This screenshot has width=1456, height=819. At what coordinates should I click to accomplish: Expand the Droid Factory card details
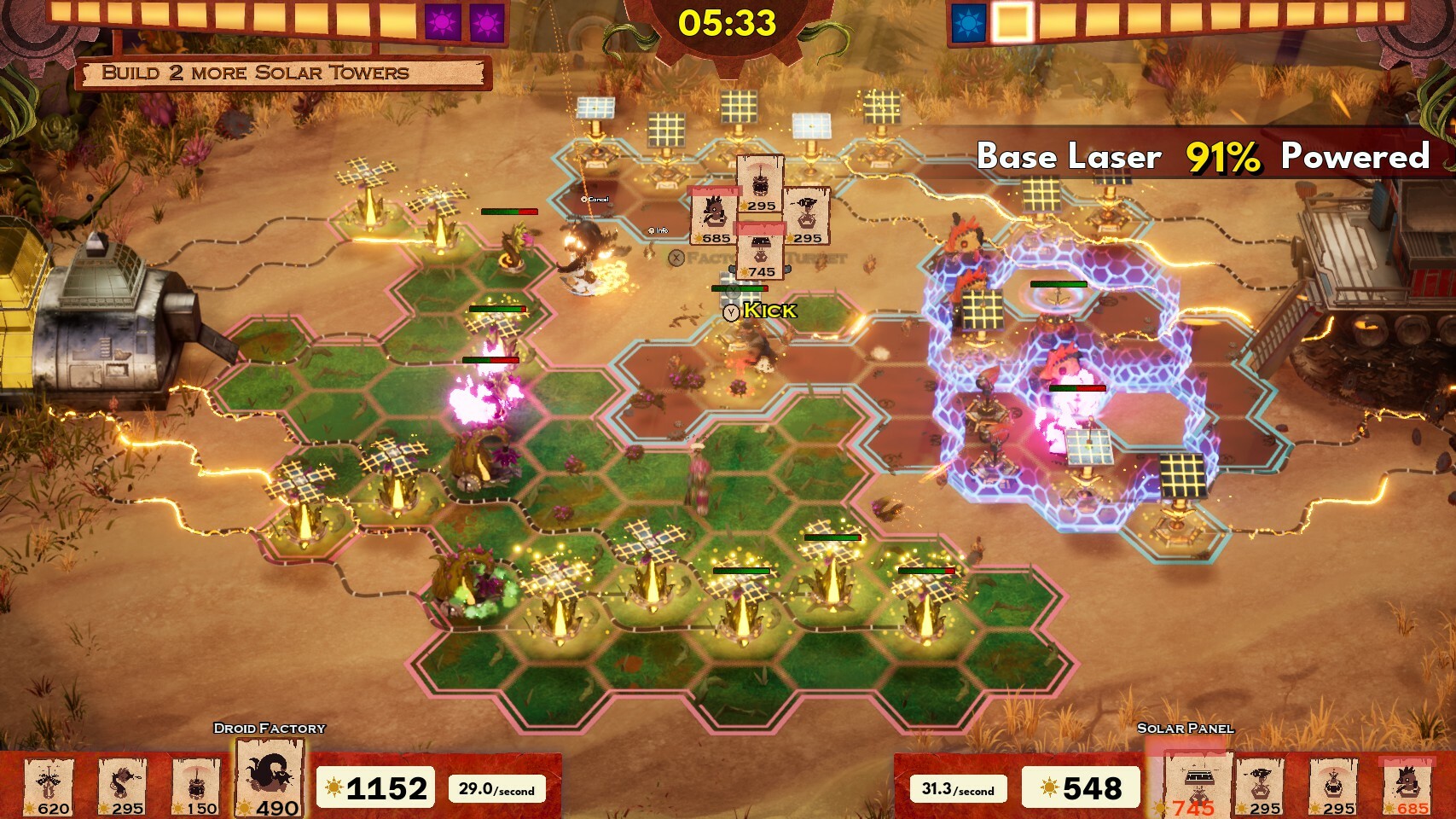[x=269, y=728]
